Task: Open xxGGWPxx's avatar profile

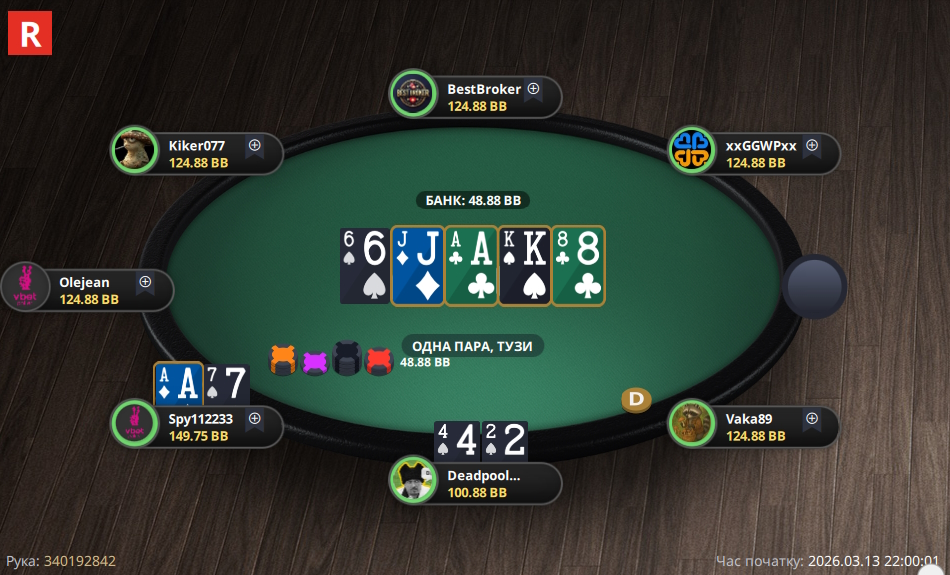Action: [x=691, y=152]
